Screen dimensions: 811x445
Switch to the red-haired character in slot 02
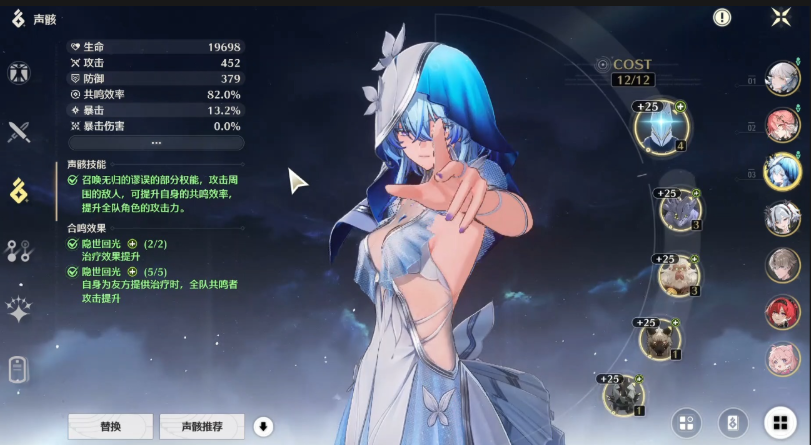pos(782,125)
